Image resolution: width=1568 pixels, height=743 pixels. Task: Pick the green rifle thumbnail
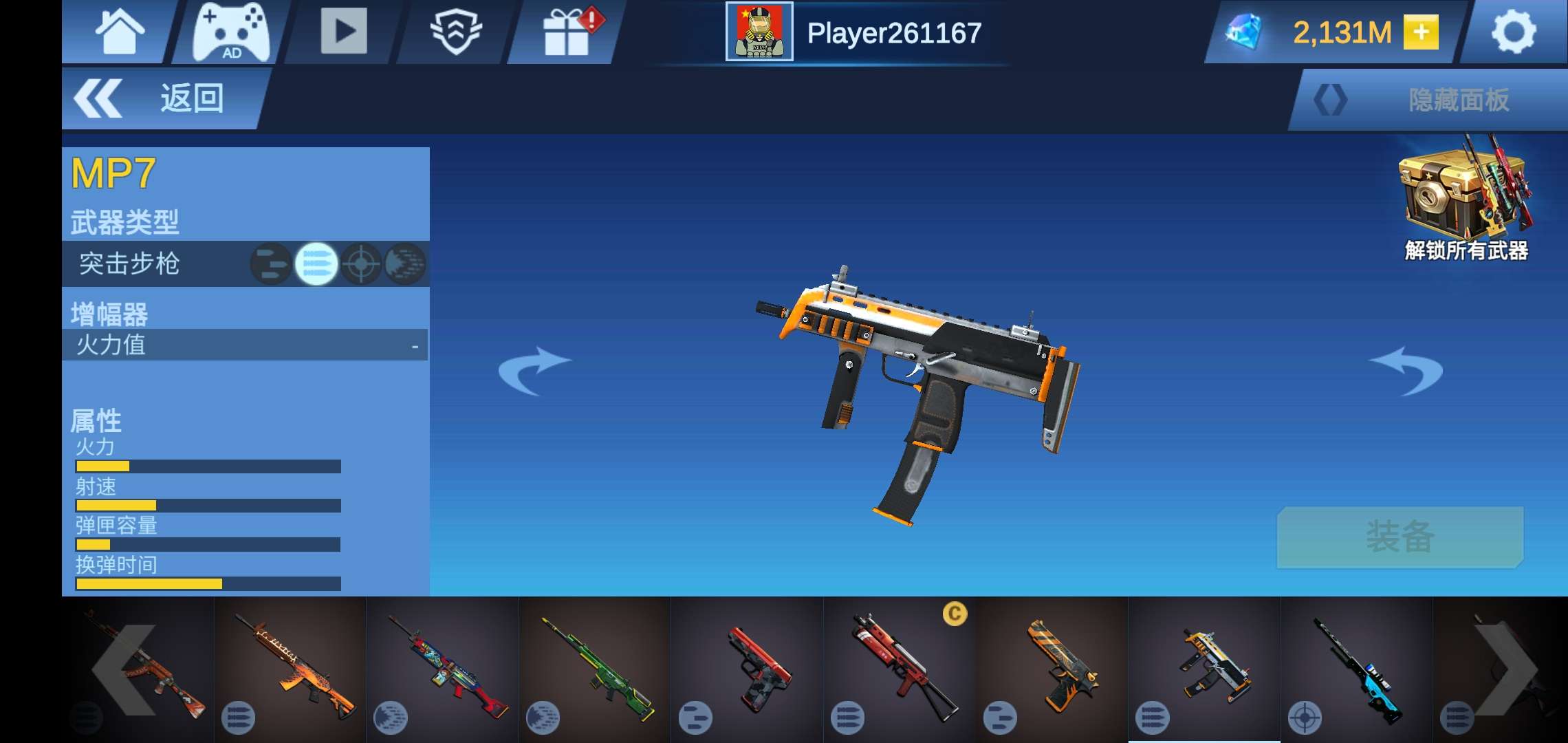[594, 669]
